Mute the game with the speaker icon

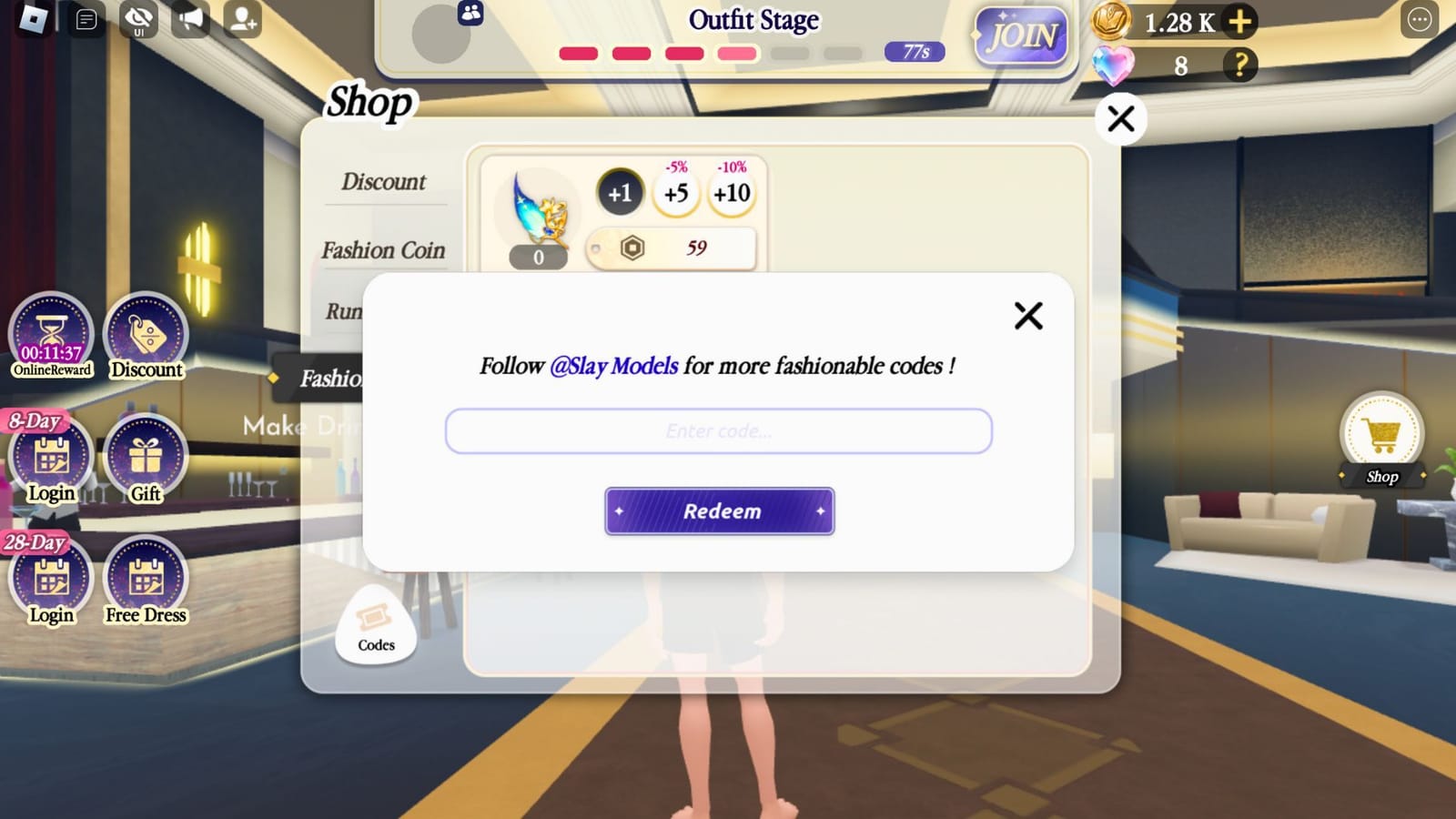pos(190,18)
